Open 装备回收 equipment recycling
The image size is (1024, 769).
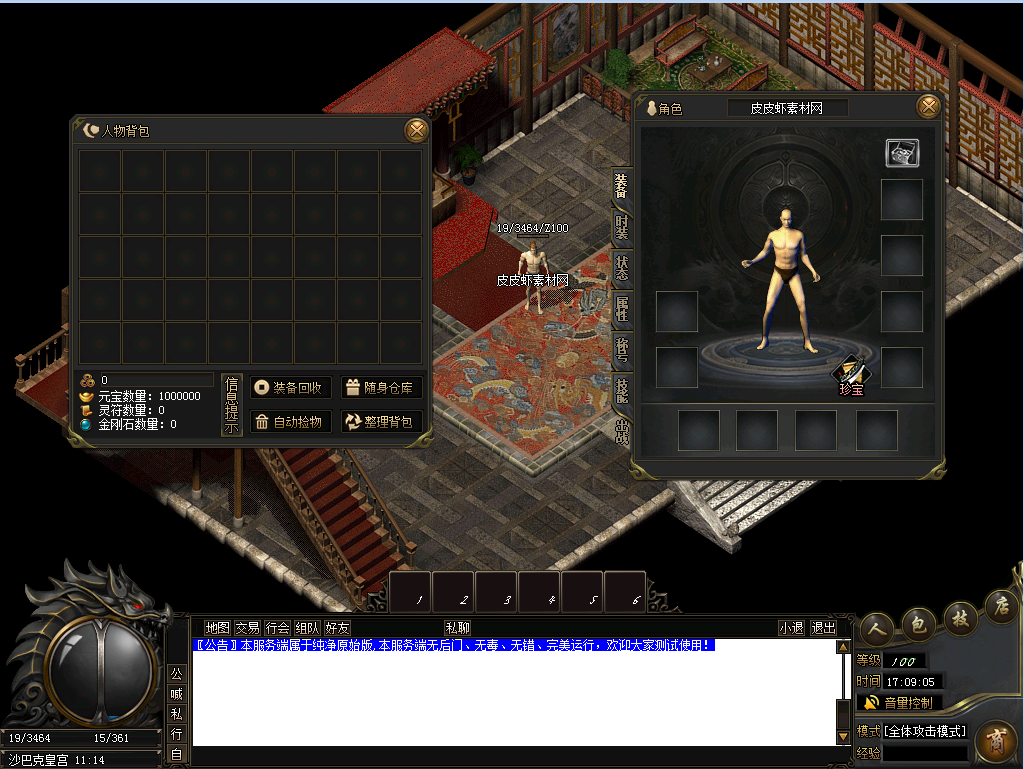pos(290,388)
